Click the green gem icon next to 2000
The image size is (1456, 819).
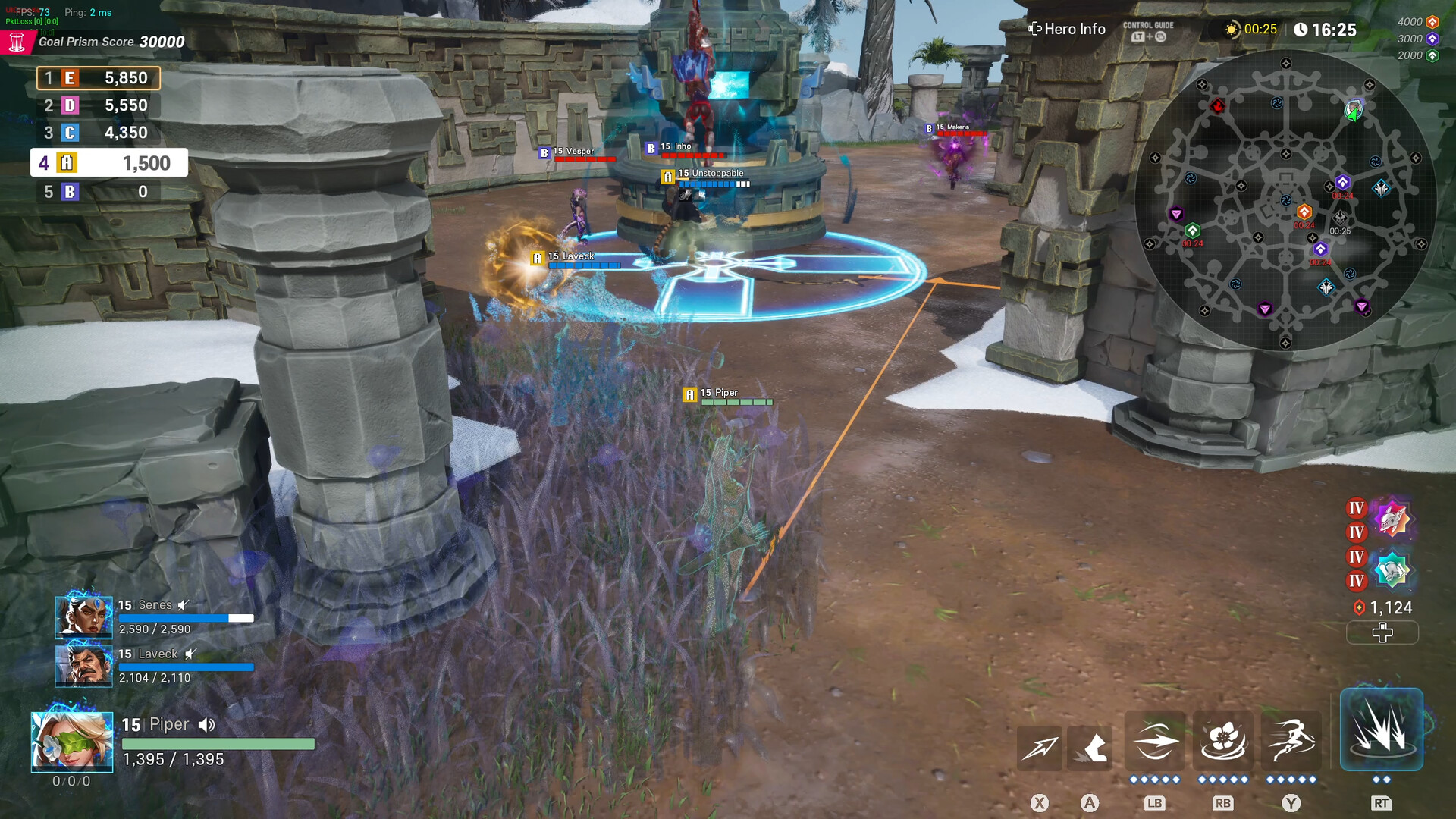click(1432, 55)
